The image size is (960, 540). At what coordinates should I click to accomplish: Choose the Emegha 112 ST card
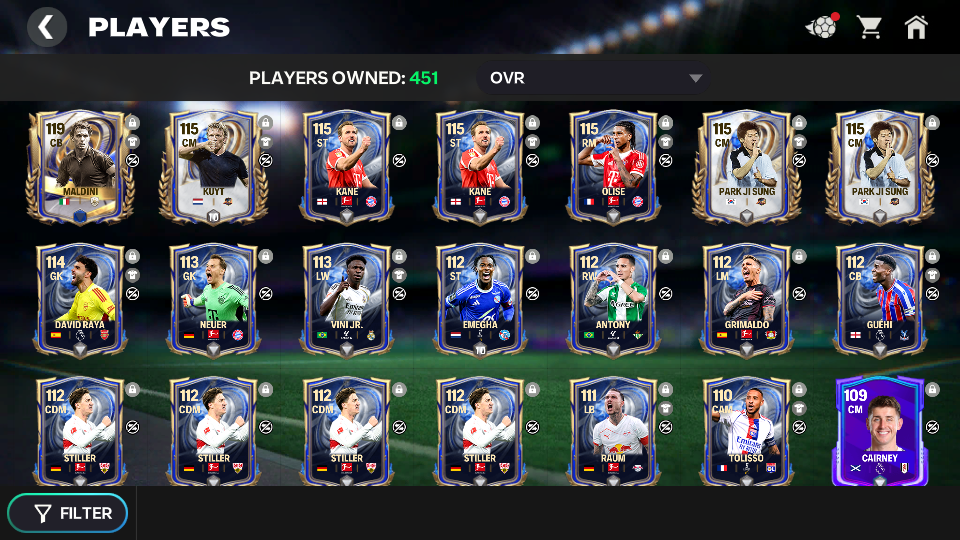tap(479, 299)
